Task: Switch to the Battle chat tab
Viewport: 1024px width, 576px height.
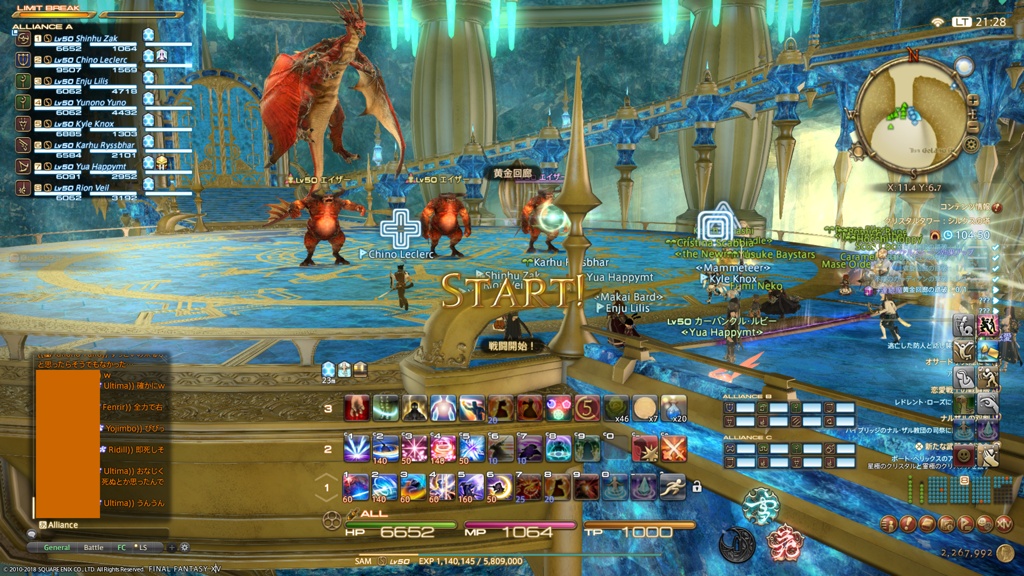Action: point(93,548)
